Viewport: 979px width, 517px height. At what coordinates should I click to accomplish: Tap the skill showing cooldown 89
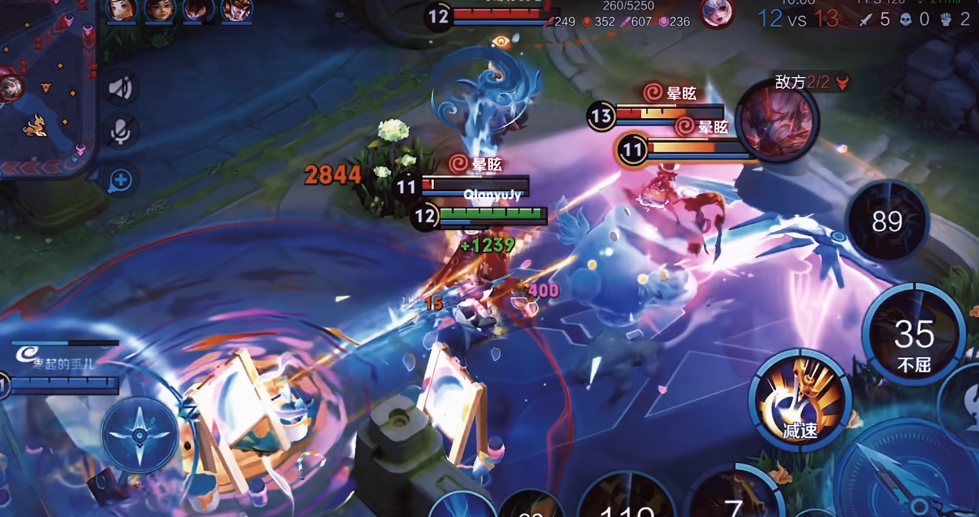click(887, 221)
